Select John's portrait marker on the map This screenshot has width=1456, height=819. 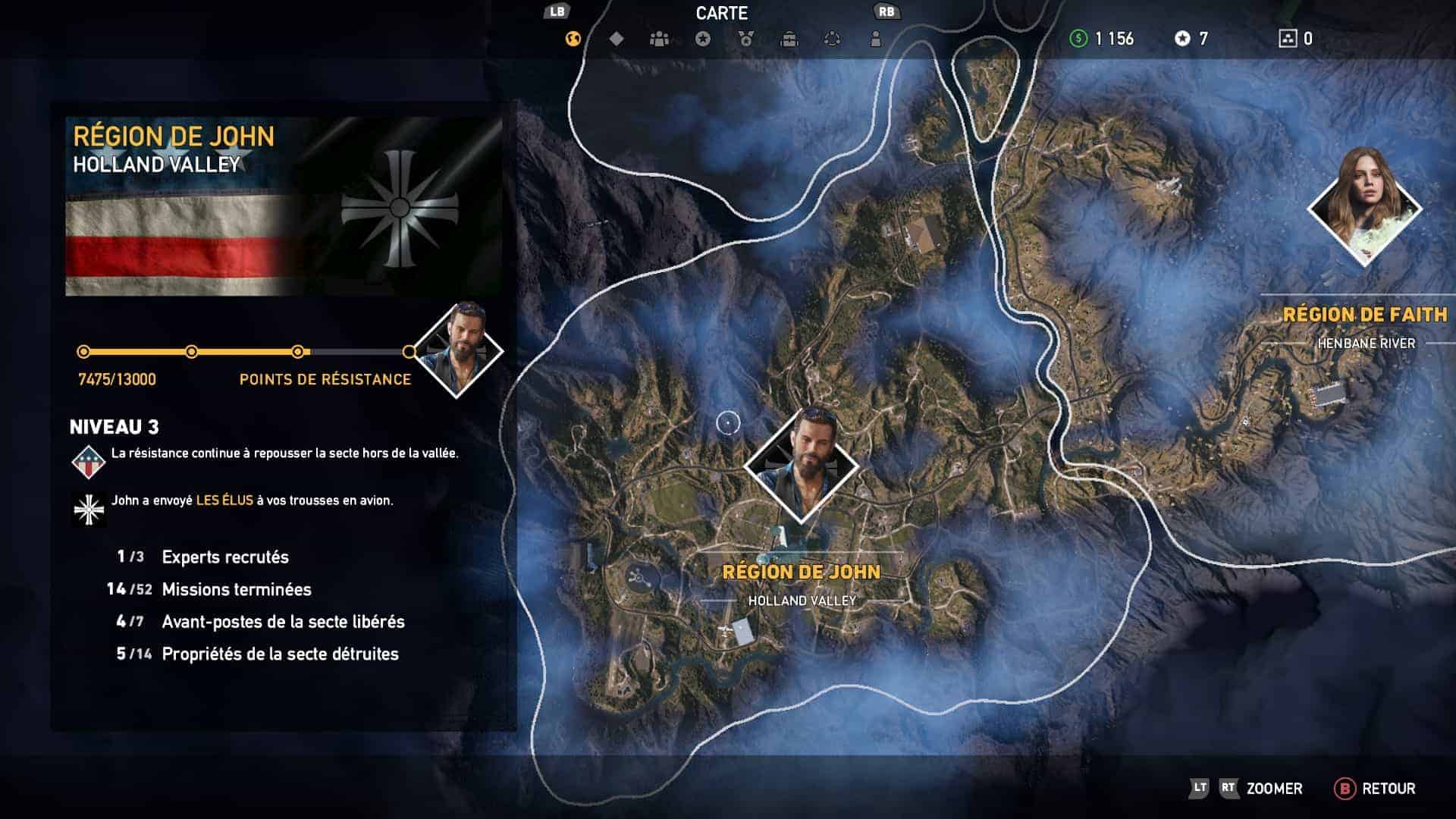pos(802,465)
